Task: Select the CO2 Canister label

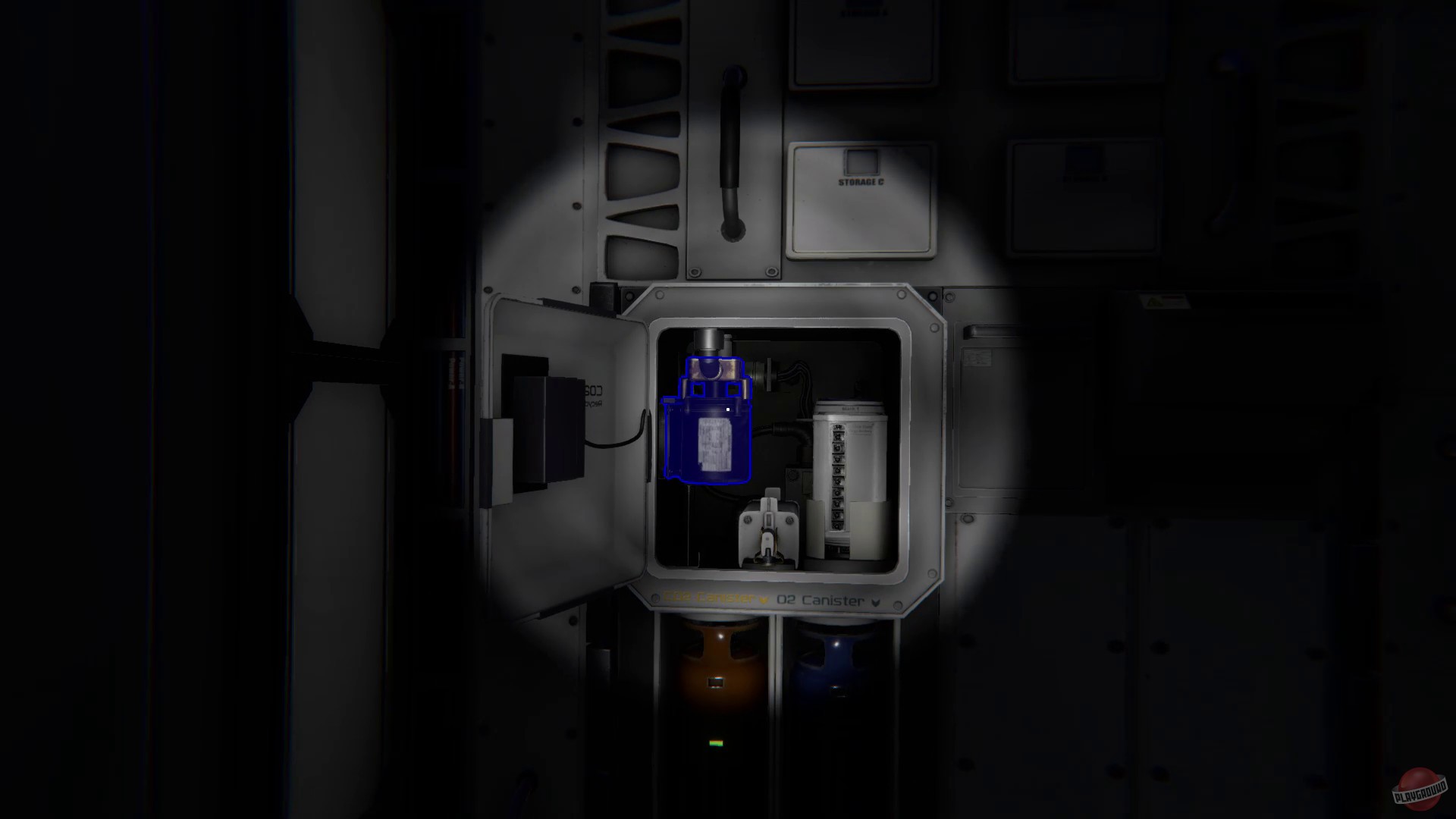Action: click(x=708, y=598)
